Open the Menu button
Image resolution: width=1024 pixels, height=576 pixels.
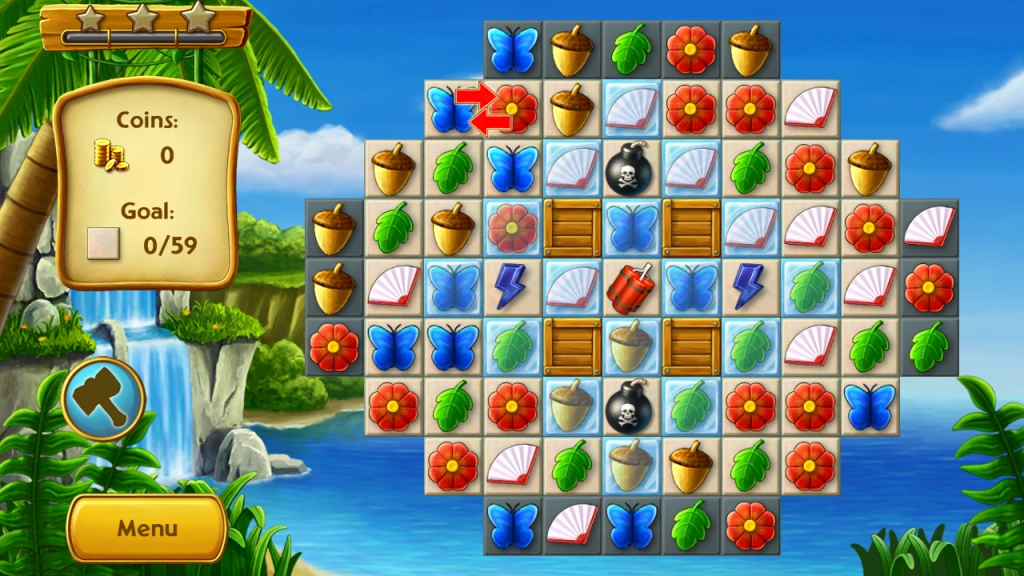click(x=146, y=528)
